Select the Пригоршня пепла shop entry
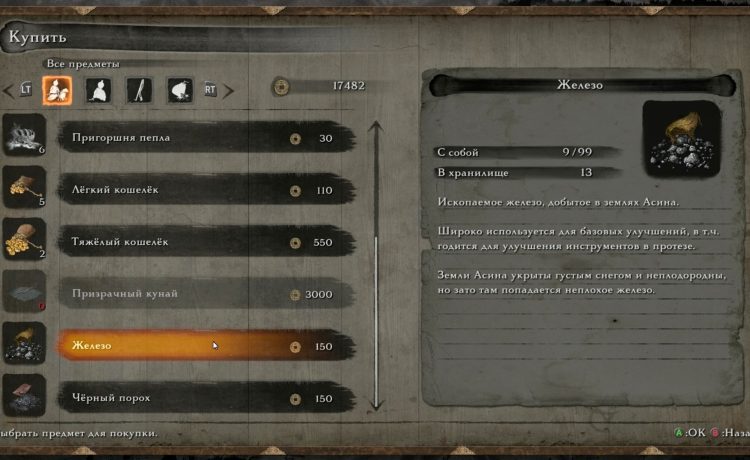Viewport: 750px width, 460px height. 200,138
